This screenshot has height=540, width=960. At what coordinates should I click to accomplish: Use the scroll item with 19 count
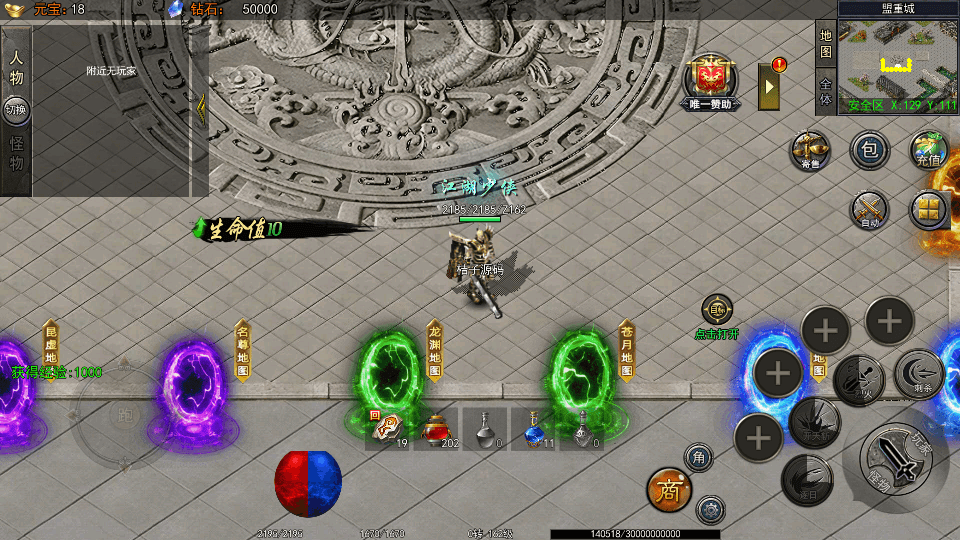click(388, 429)
